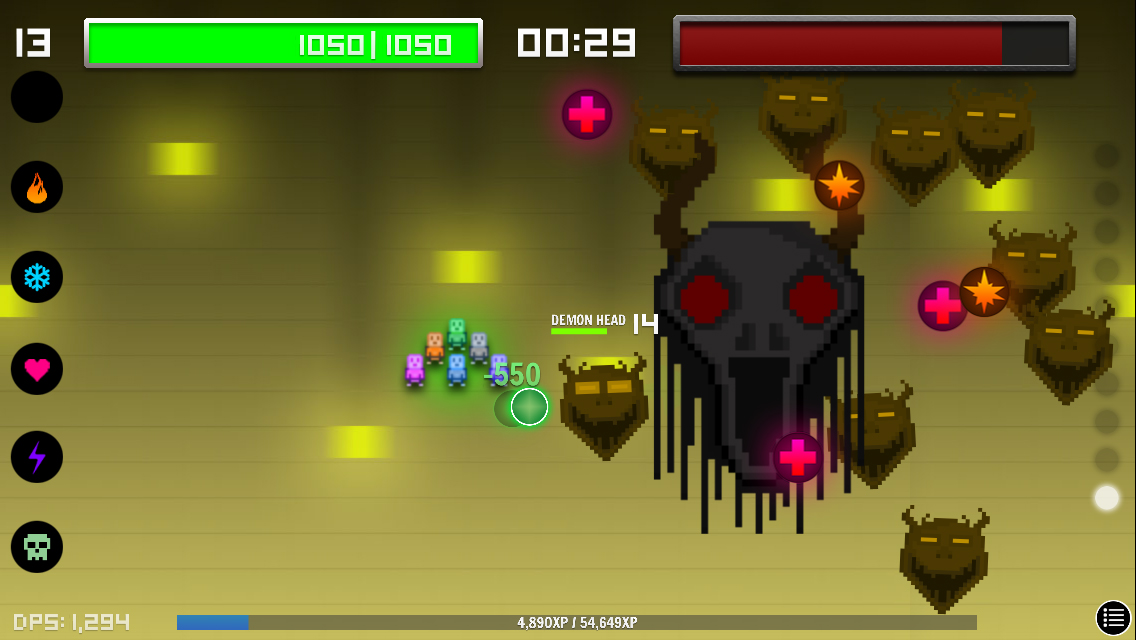This screenshot has width=1136, height=640.
Task: Open the list menu button
Action: point(1113,618)
